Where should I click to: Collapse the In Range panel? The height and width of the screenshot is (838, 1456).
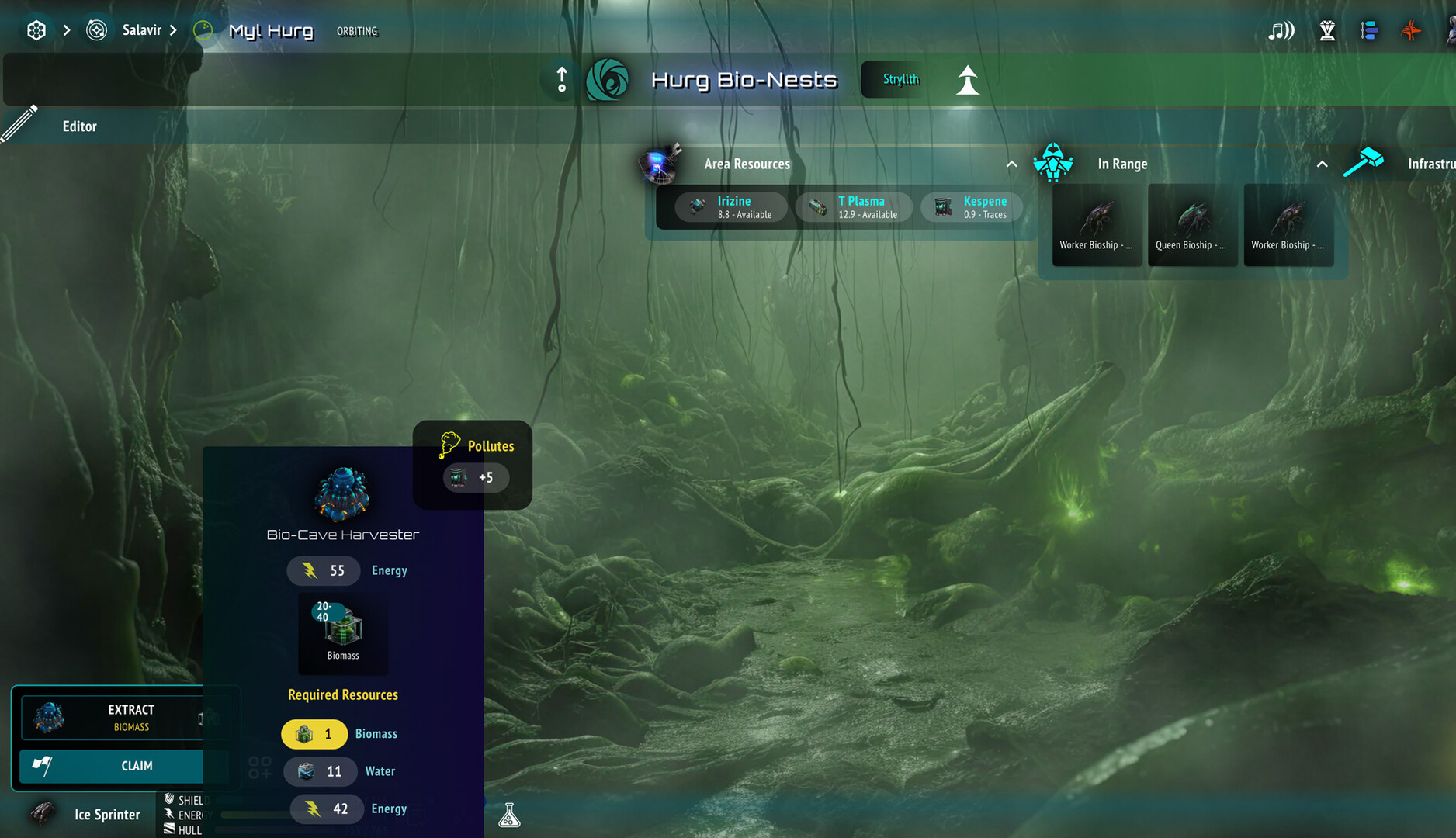(x=1322, y=164)
